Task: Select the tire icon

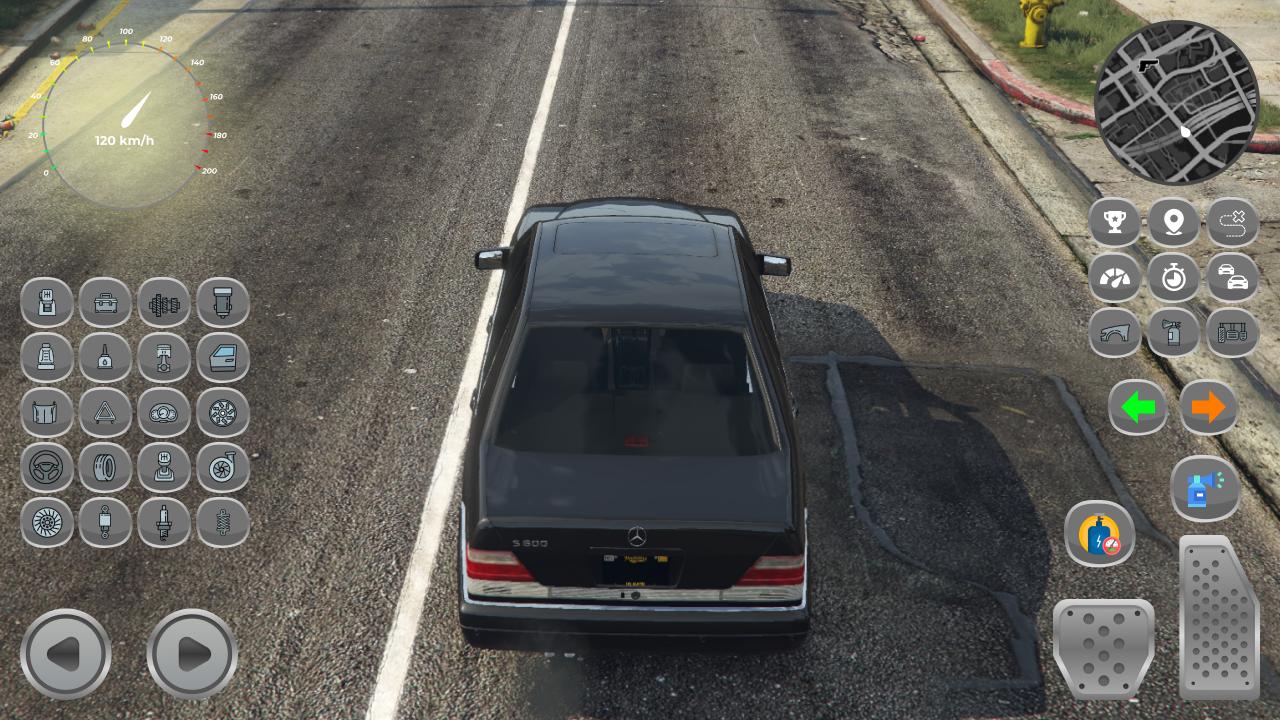Action: [x=105, y=467]
